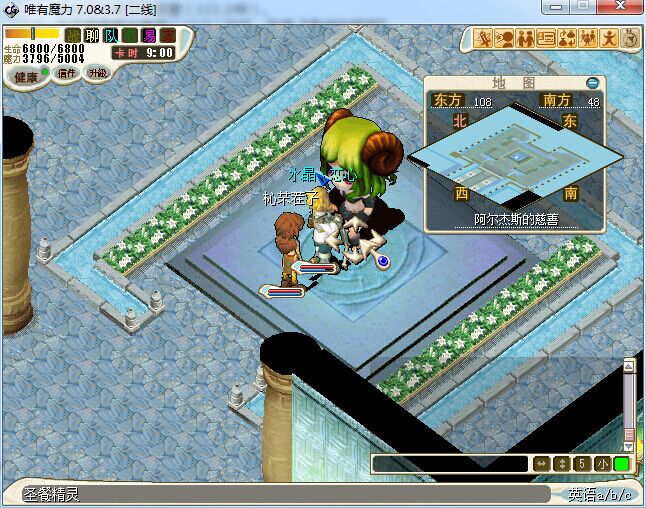Screen dimensions: 646x508
Task: Toggle the chat horizontal resize arrow button
Action: [x=541, y=464]
